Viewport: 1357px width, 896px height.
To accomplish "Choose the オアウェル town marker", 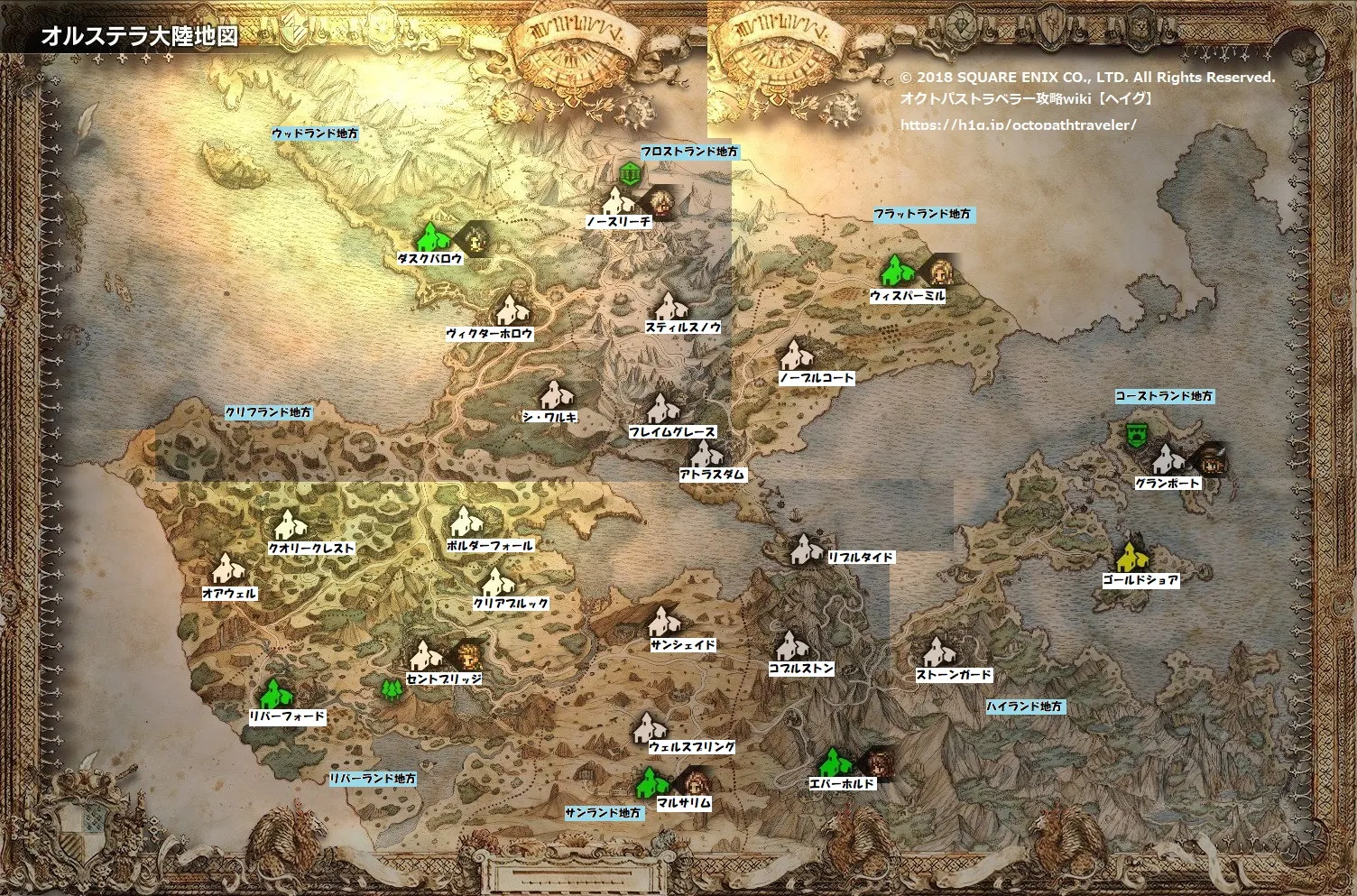I will tap(226, 570).
